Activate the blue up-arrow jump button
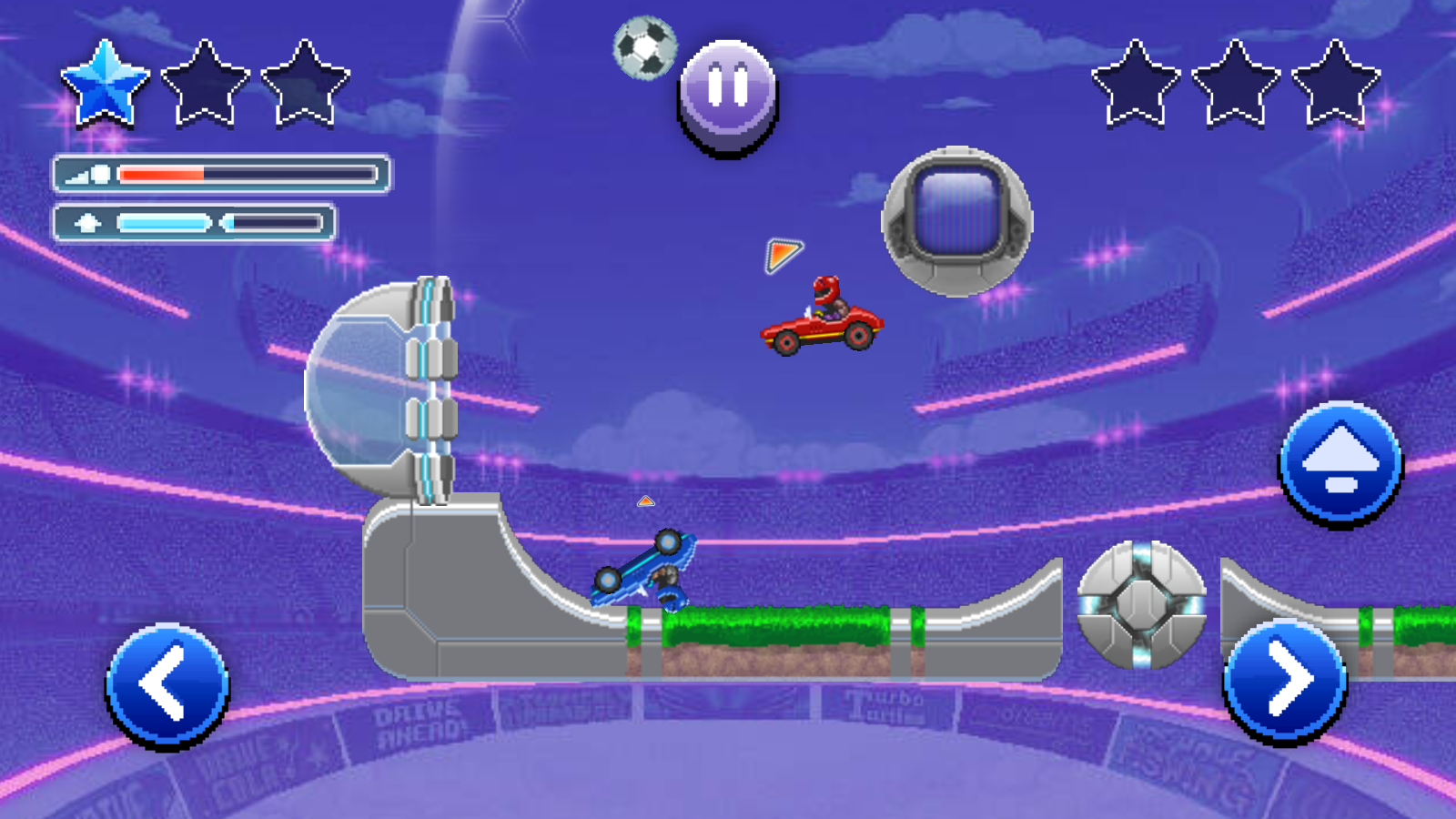This screenshot has height=819, width=1456. click(x=1340, y=462)
